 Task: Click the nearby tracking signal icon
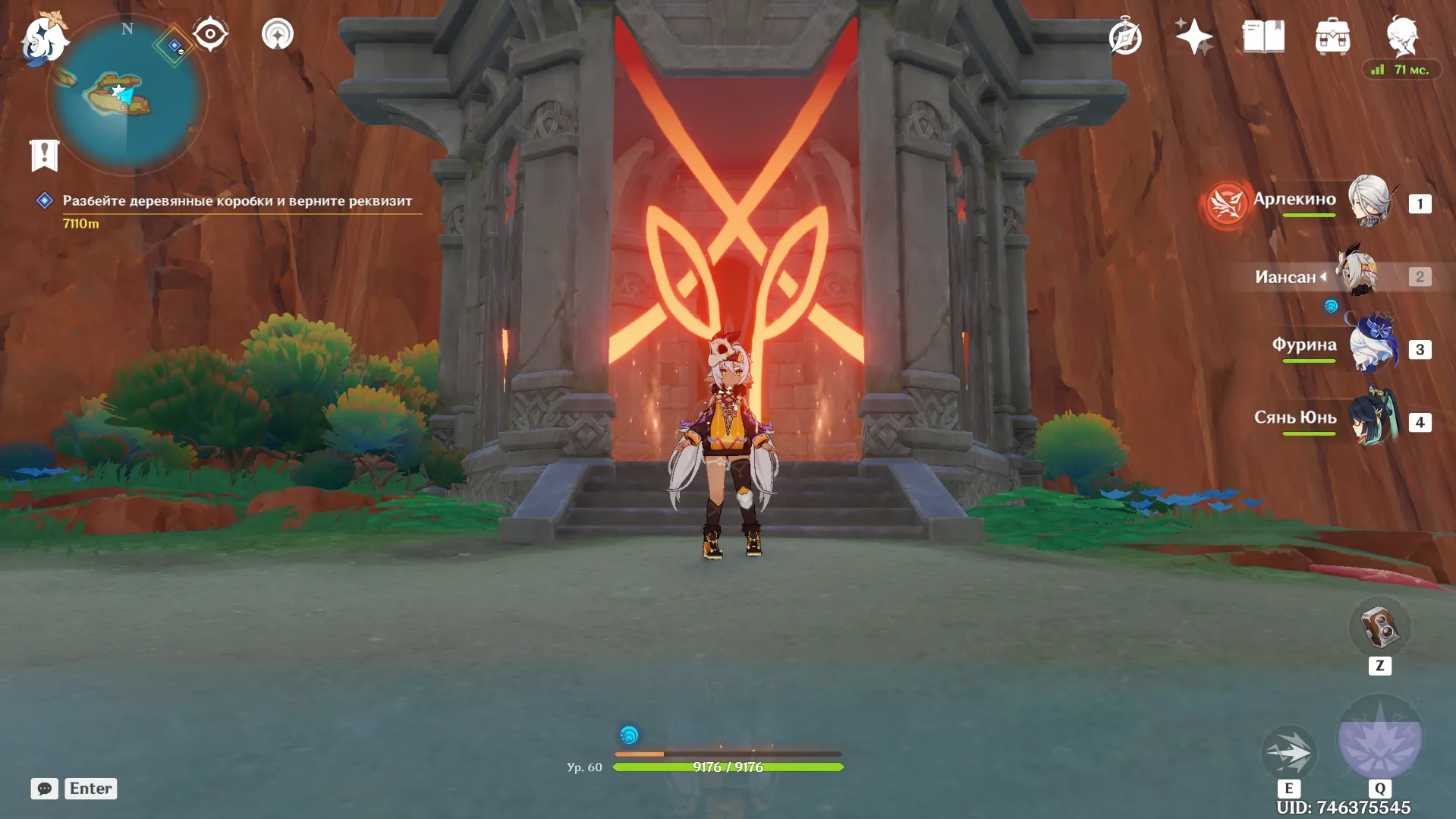click(277, 35)
